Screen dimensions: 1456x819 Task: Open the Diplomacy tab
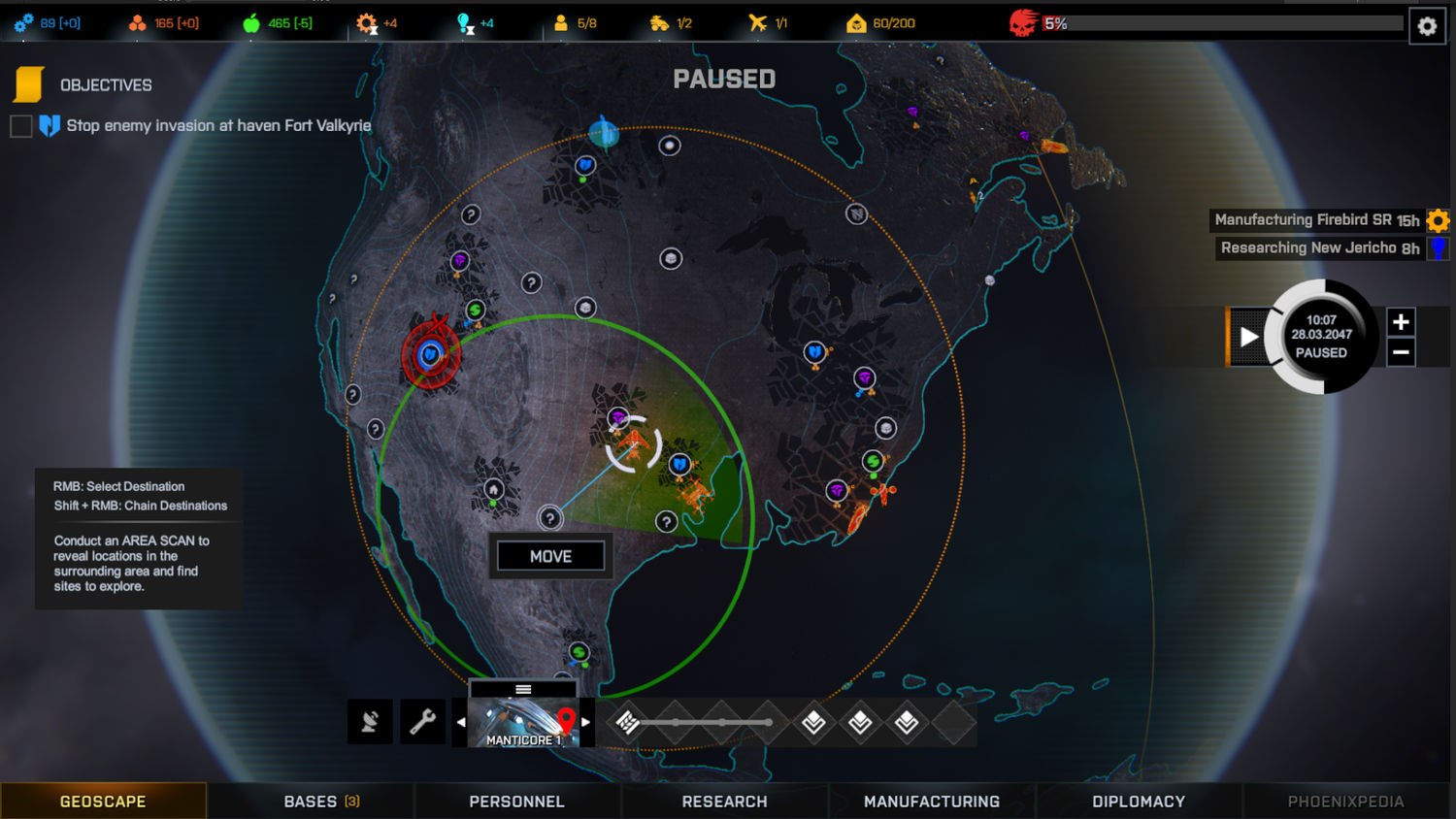pos(1138,802)
